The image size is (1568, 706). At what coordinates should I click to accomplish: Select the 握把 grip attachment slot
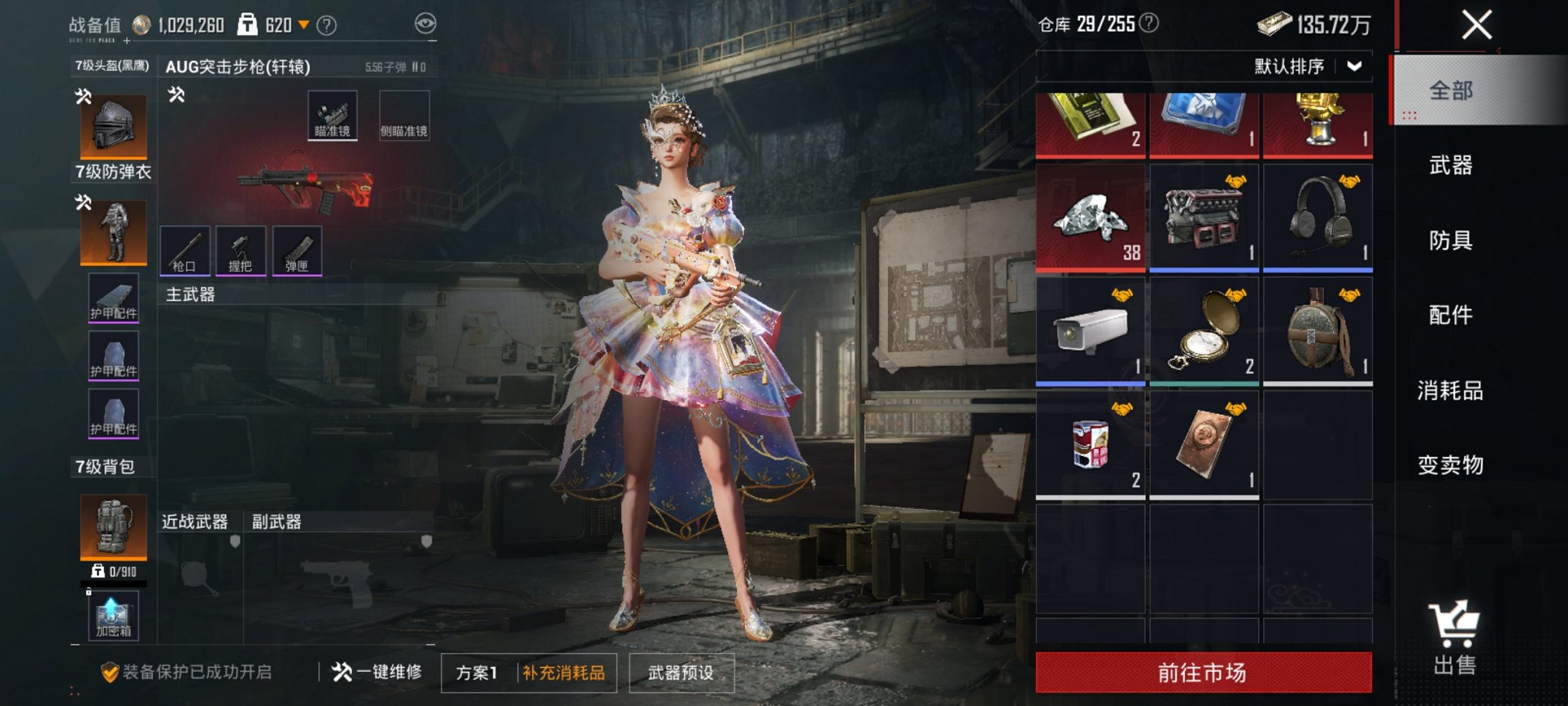point(241,250)
